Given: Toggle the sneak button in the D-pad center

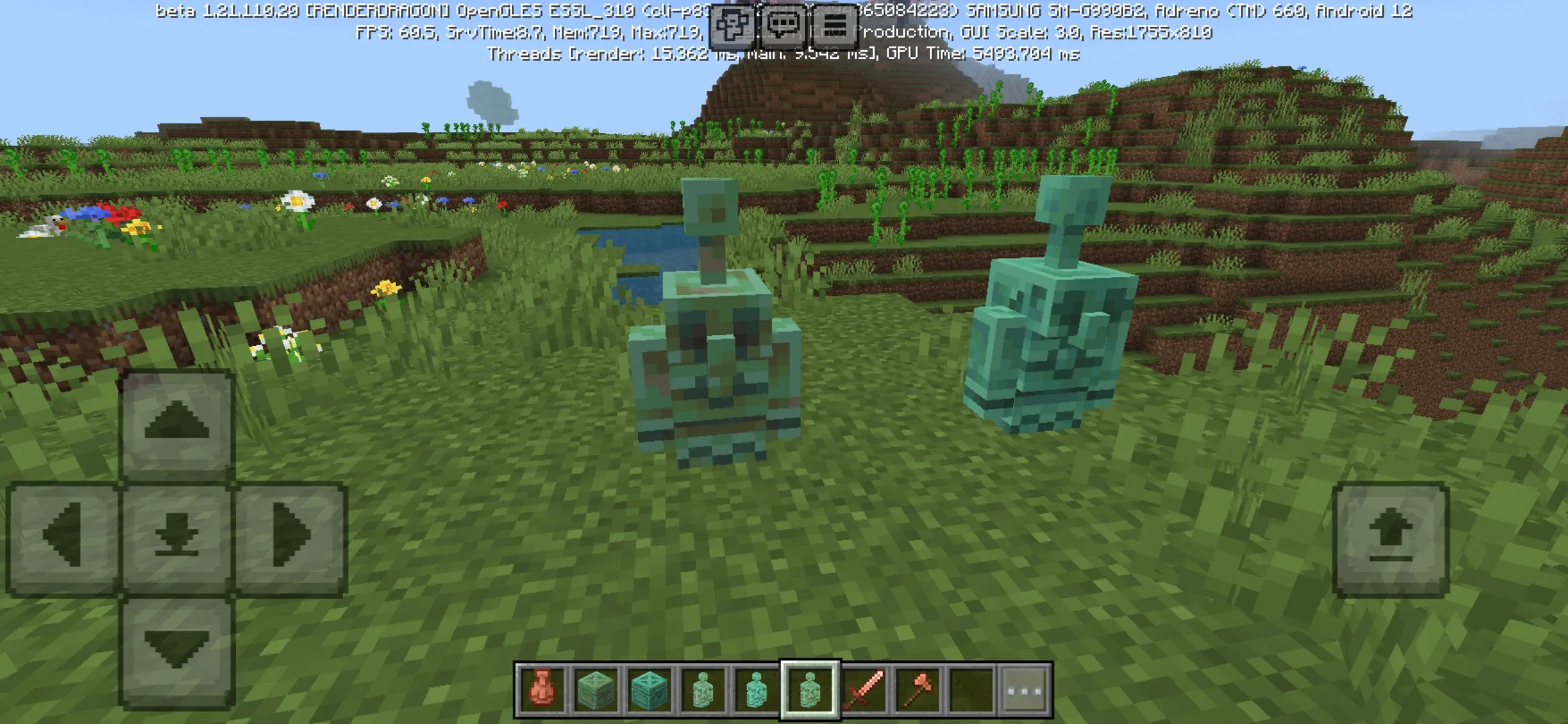Looking at the screenshot, I should pos(177,537).
